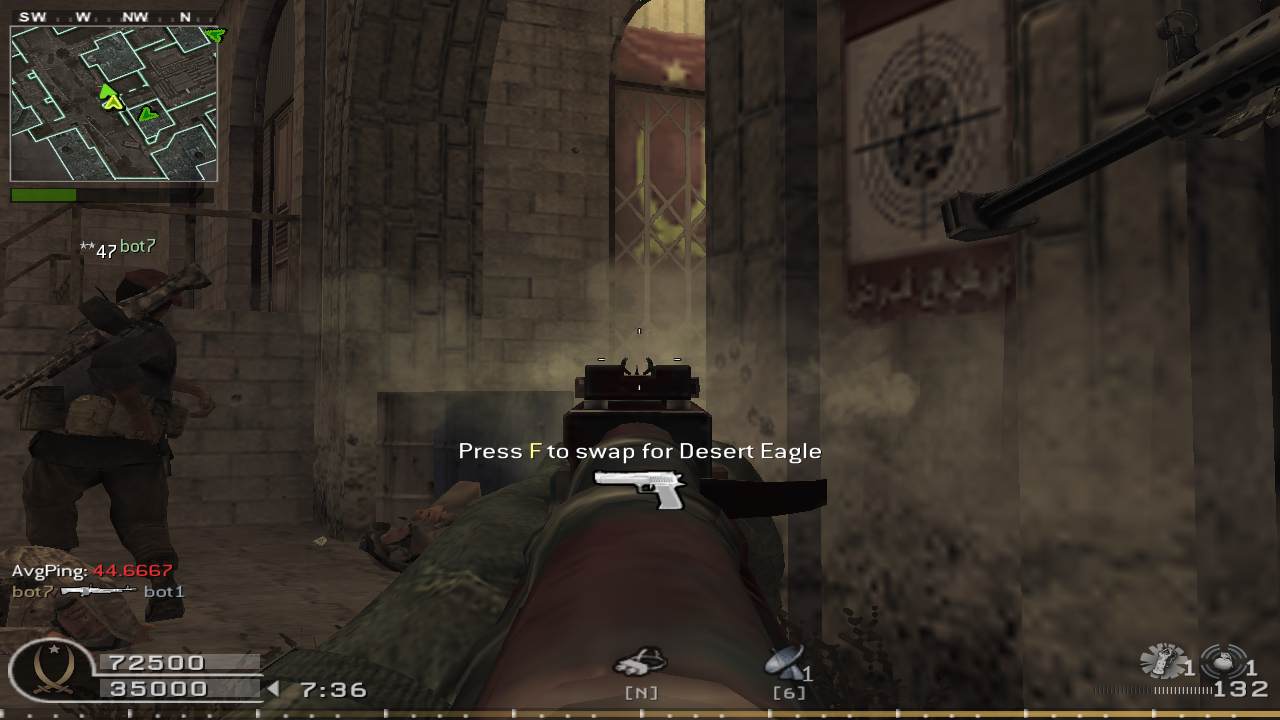This screenshot has height=720, width=1280.
Task: Click the compass heading strip
Action: click(x=113, y=17)
